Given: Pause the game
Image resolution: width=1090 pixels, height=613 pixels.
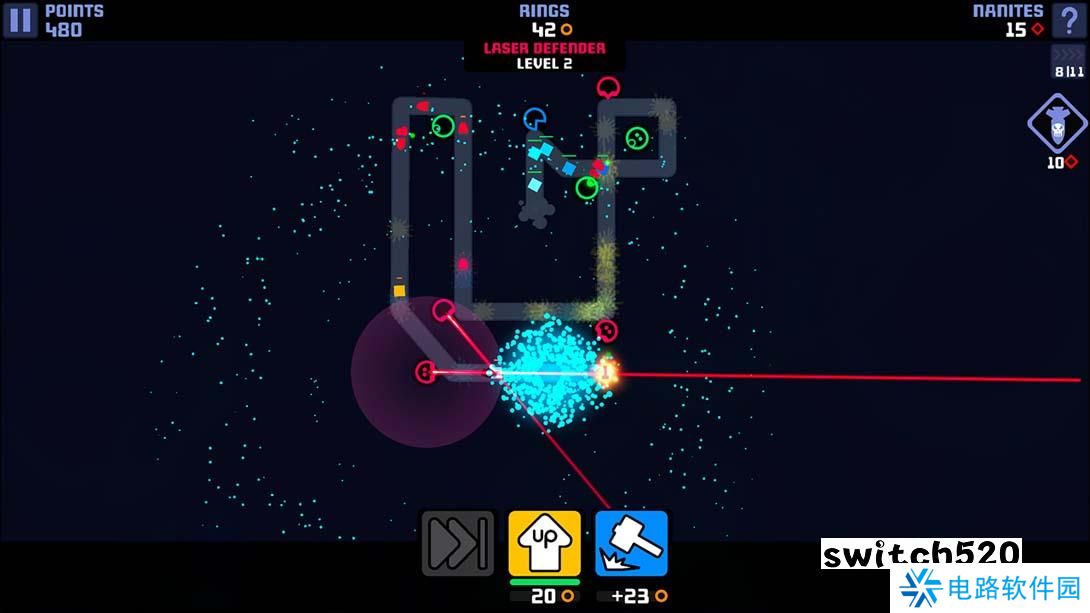Looking at the screenshot, I should (x=20, y=20).
